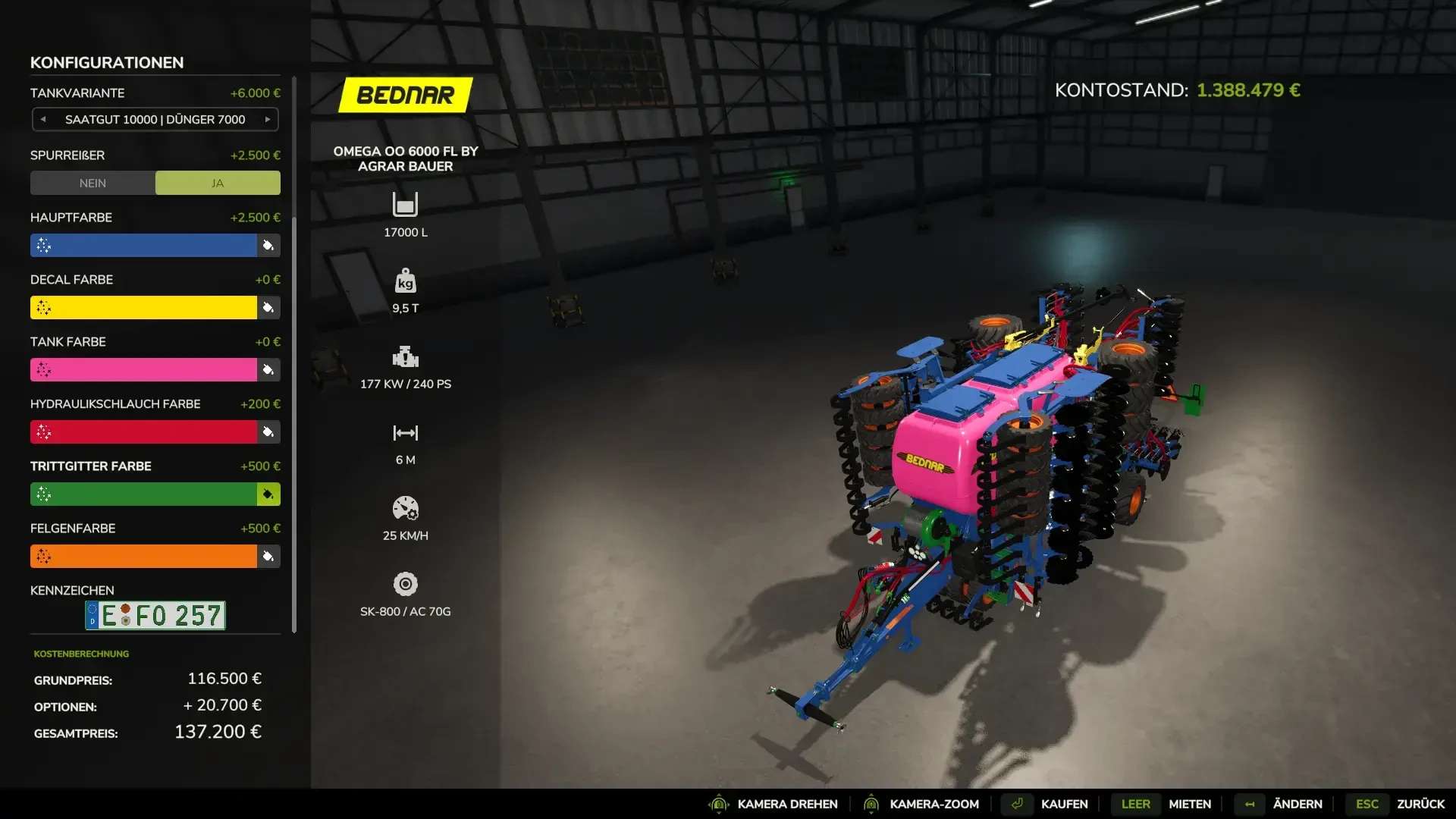Select previous Tankvariante with left arrow

(x=43, y=119)
